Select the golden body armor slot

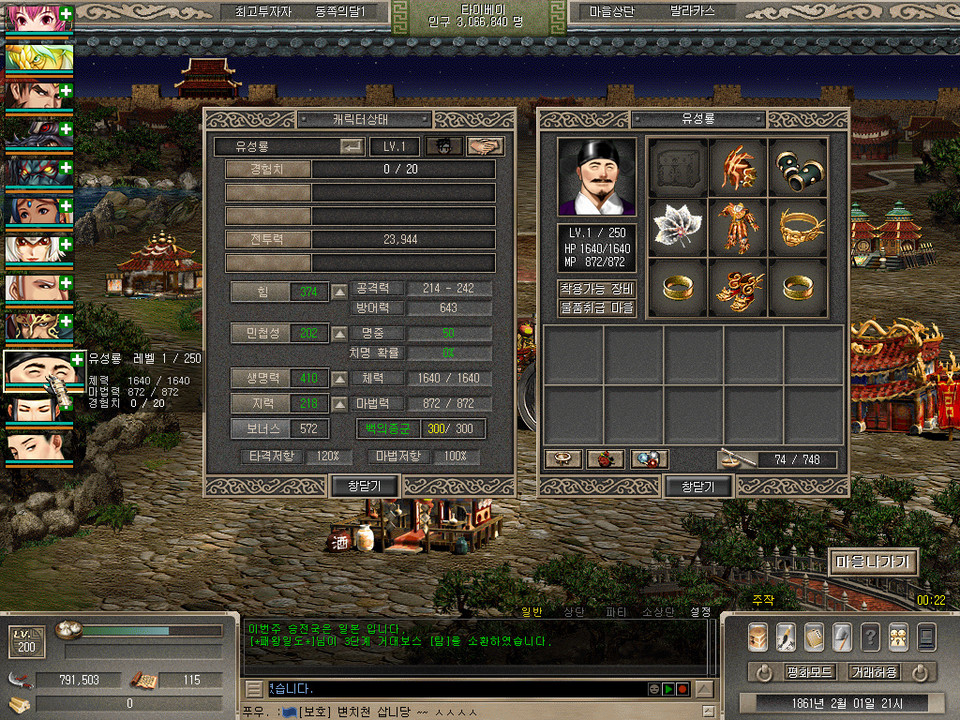coord(738,227)
